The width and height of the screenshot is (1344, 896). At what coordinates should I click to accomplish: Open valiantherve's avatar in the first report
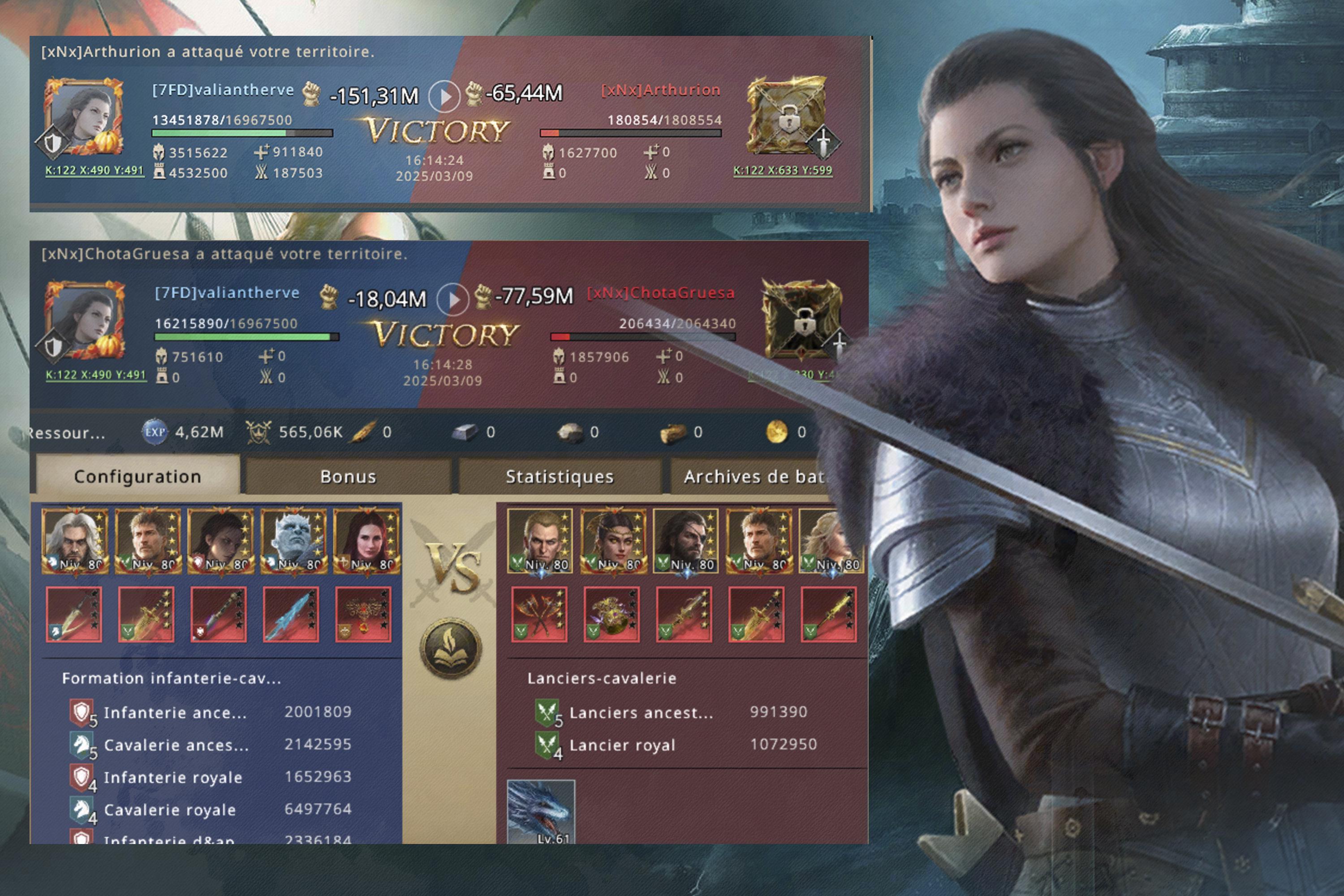(84, 117)
